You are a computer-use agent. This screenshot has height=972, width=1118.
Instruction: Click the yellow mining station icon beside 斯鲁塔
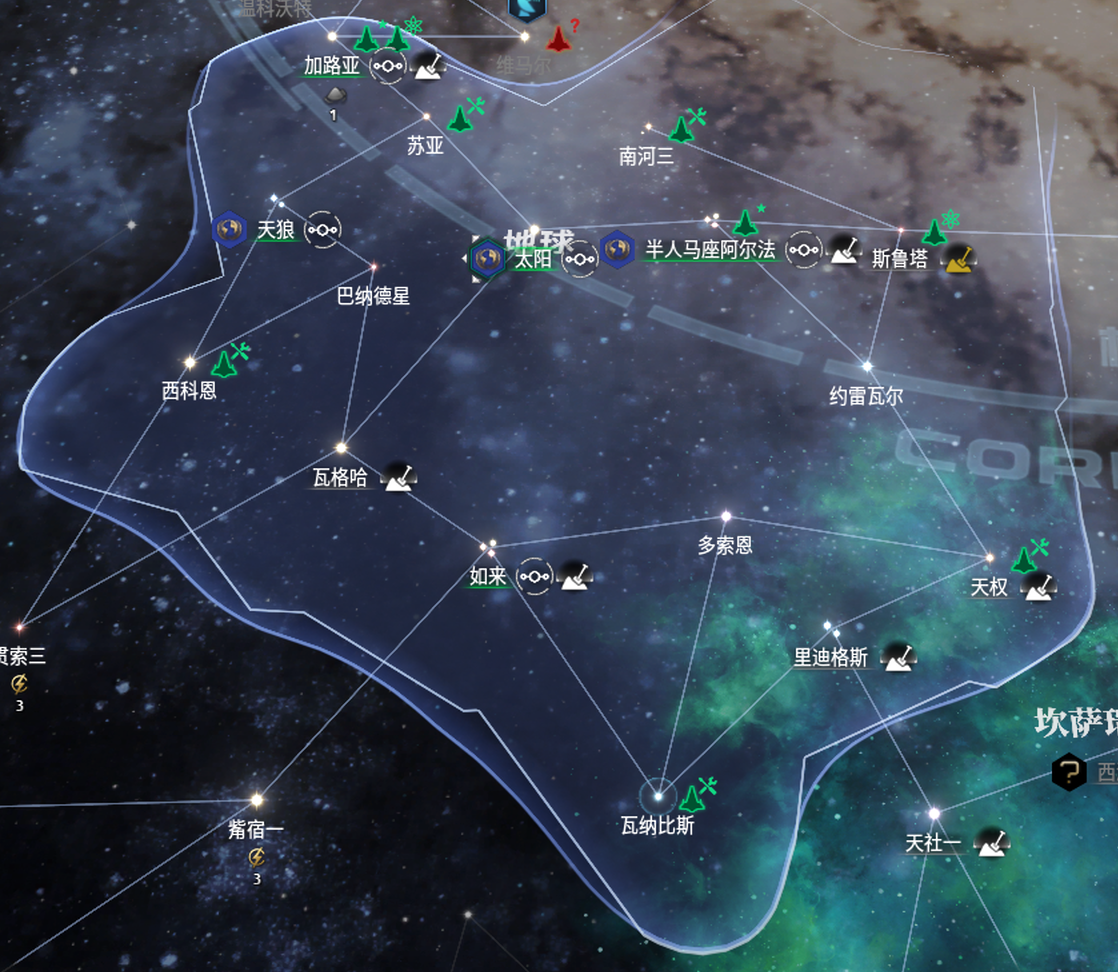(960, 258)
